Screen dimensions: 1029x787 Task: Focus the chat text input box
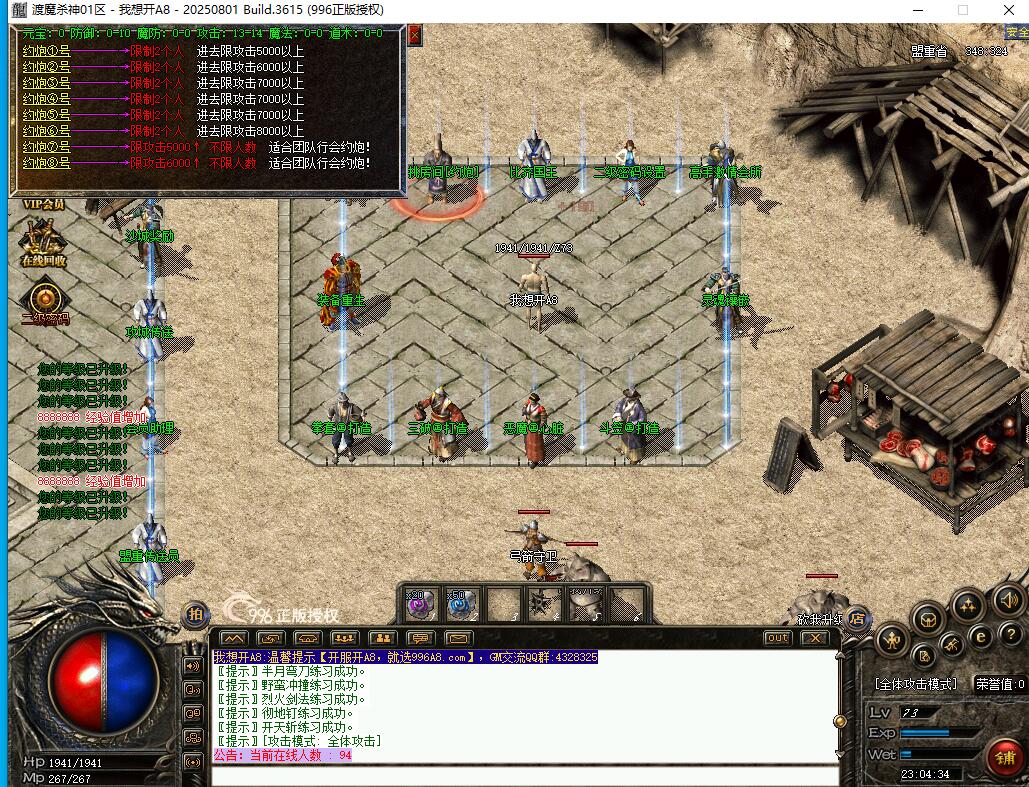tap(525, 775)
